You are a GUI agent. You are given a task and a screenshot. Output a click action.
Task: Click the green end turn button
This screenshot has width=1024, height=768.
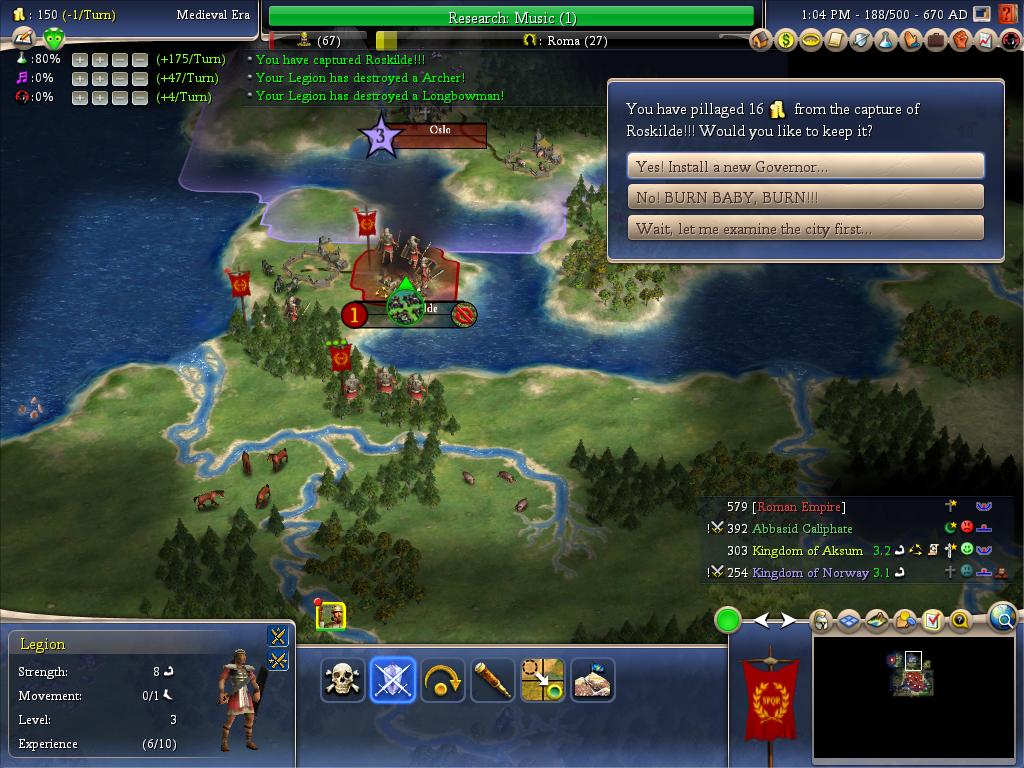(727, 620)
